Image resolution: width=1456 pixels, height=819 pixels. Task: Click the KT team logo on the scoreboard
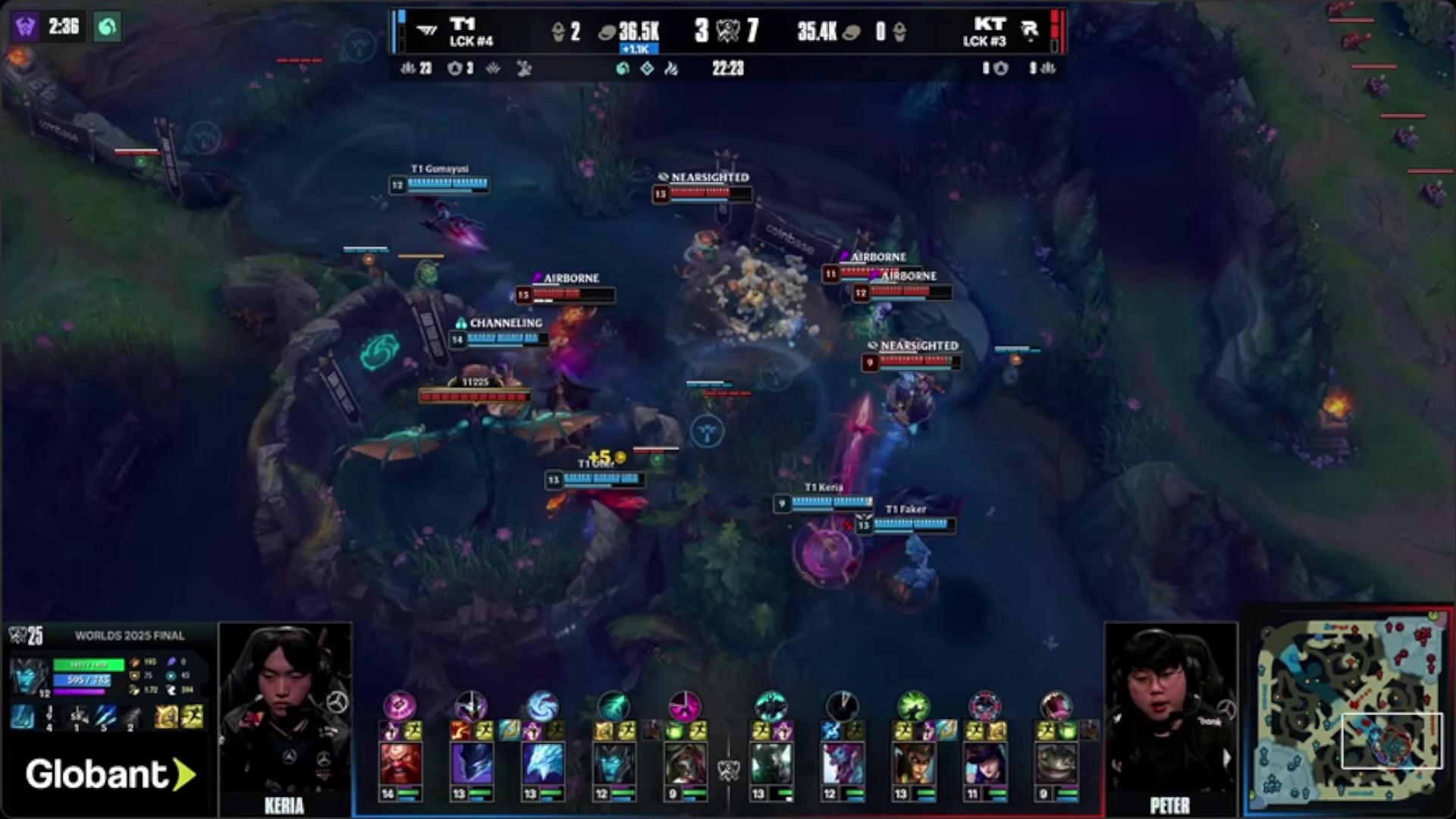pyautogui.click(x=1029, y=31)
